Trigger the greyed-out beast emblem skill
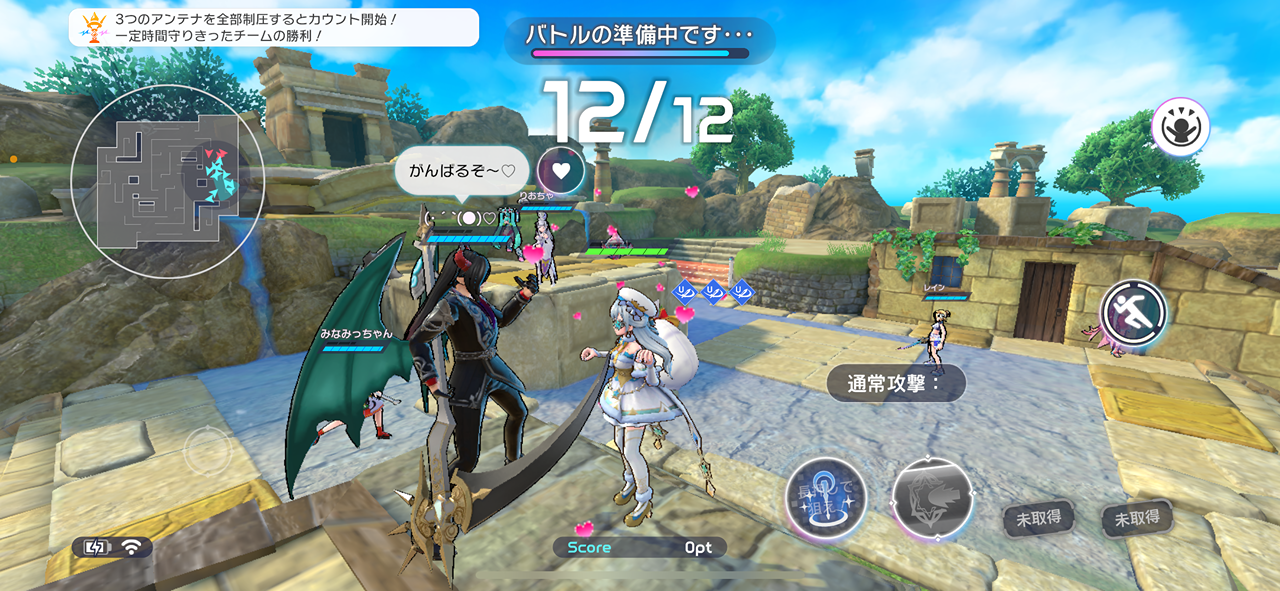The width and height of the screenshot is (1280, 591). point(932,499)
